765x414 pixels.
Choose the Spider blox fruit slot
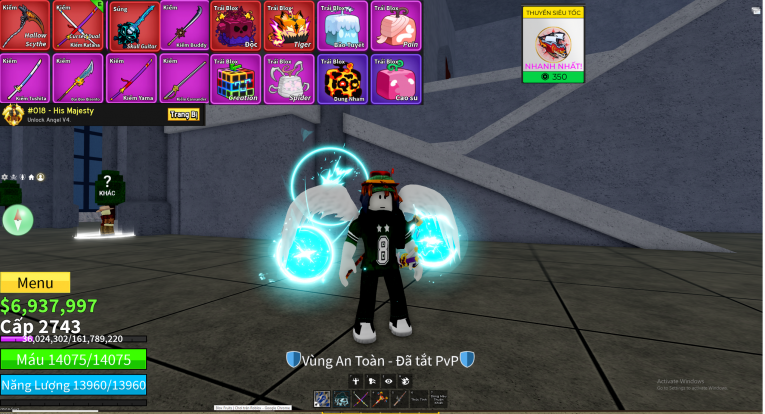(289, 78)
